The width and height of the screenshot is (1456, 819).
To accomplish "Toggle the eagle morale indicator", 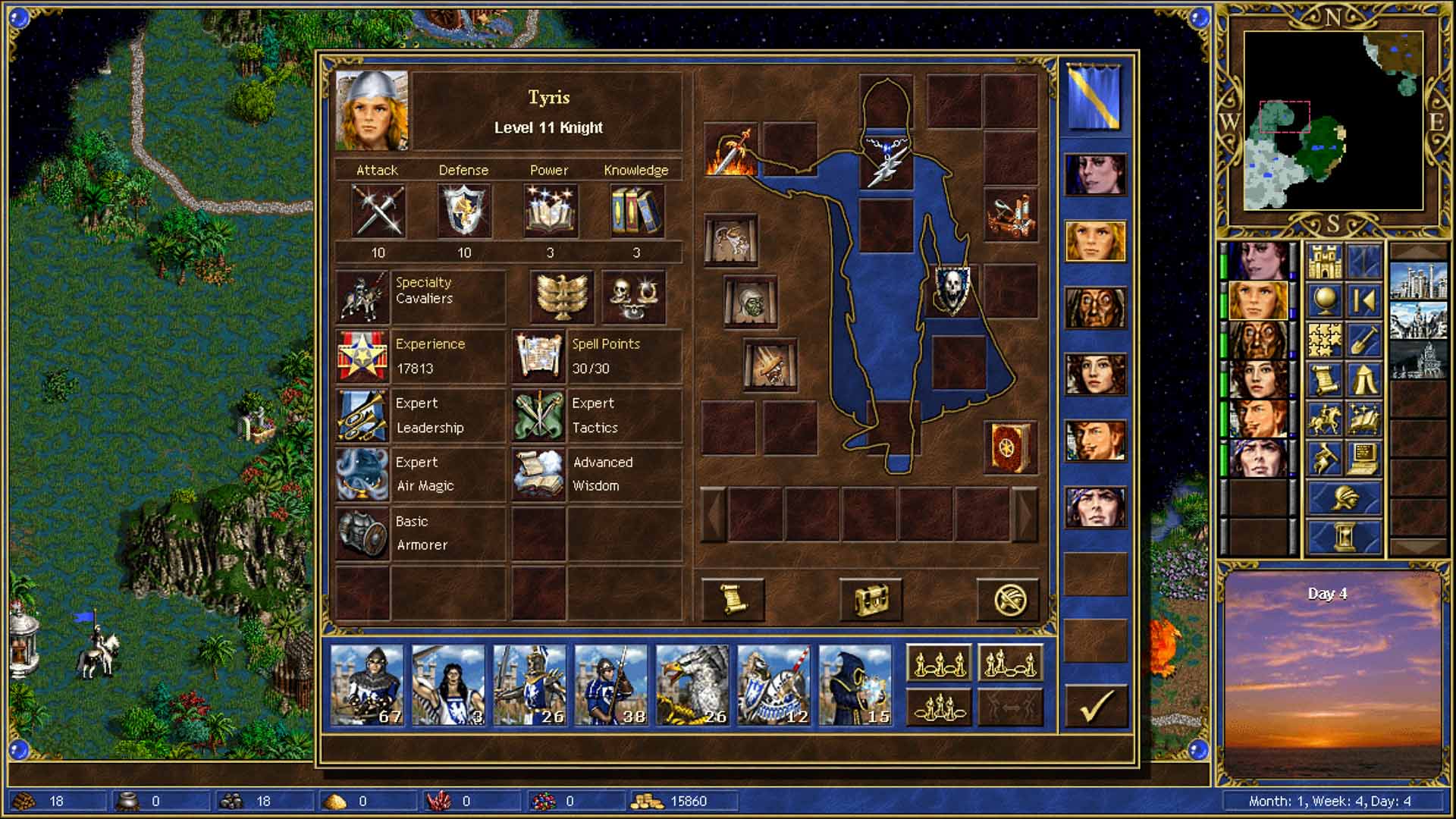I will [561, 297].
